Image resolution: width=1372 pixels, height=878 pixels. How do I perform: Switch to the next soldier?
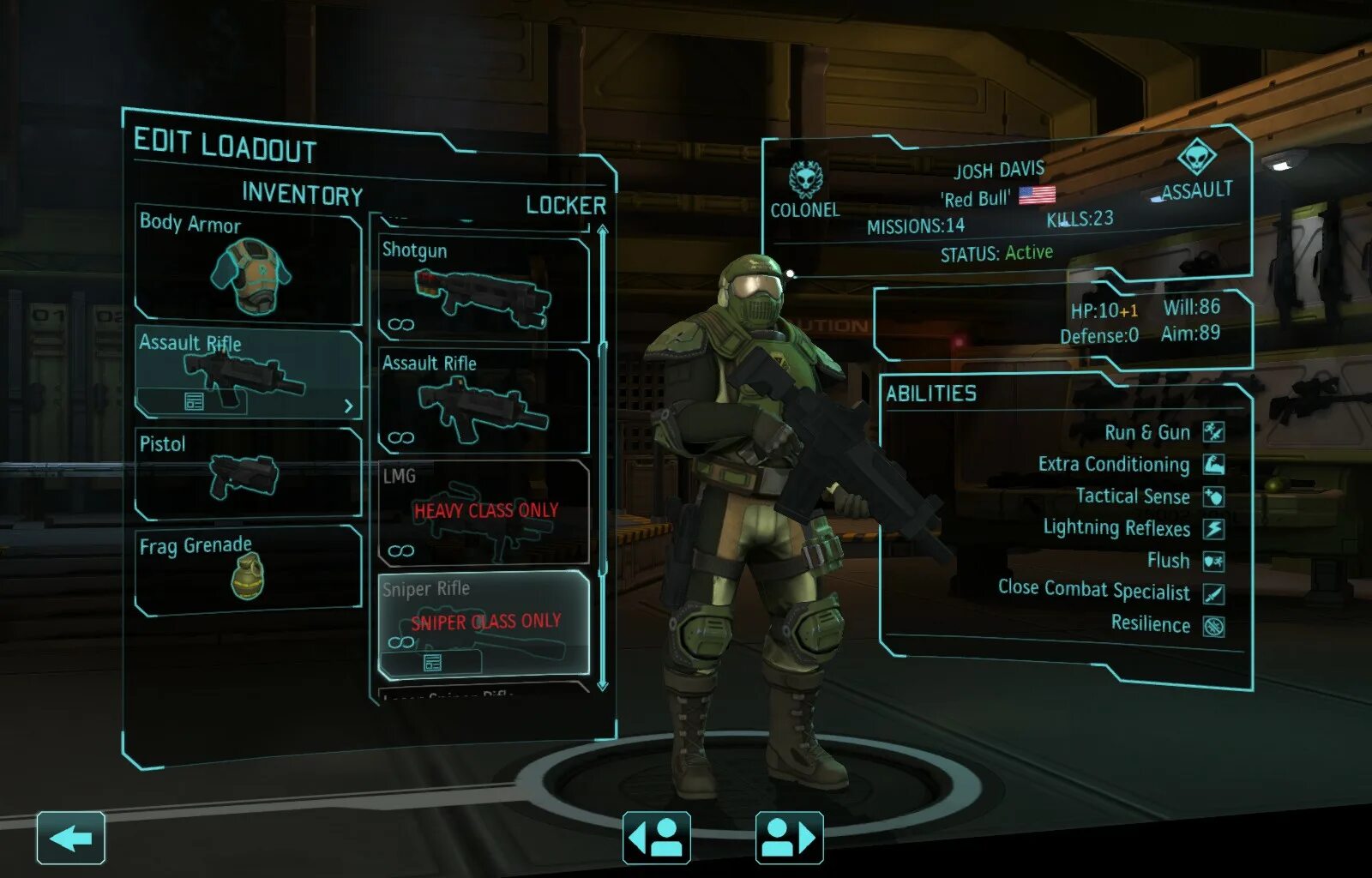(789, 838)
